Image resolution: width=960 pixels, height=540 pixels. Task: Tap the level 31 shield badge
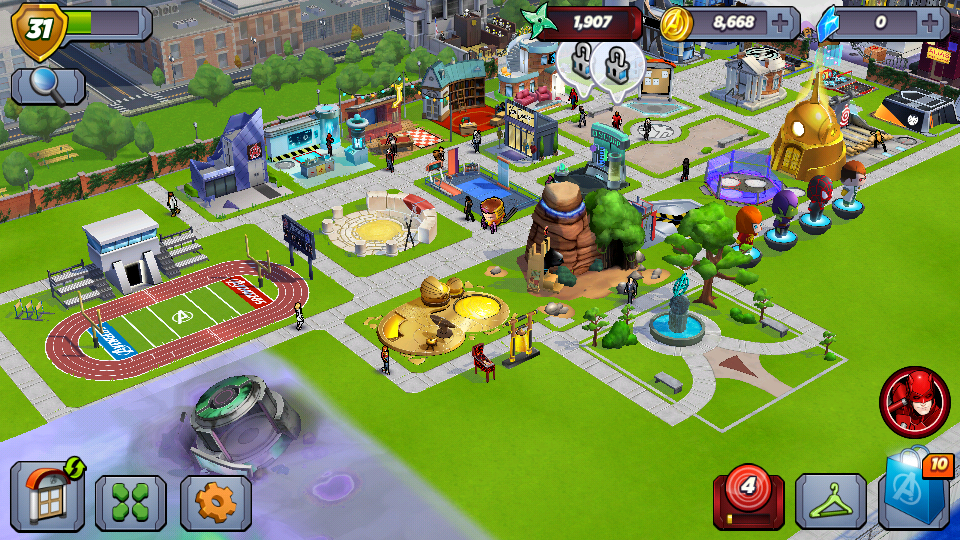click(x=39, y=28)
